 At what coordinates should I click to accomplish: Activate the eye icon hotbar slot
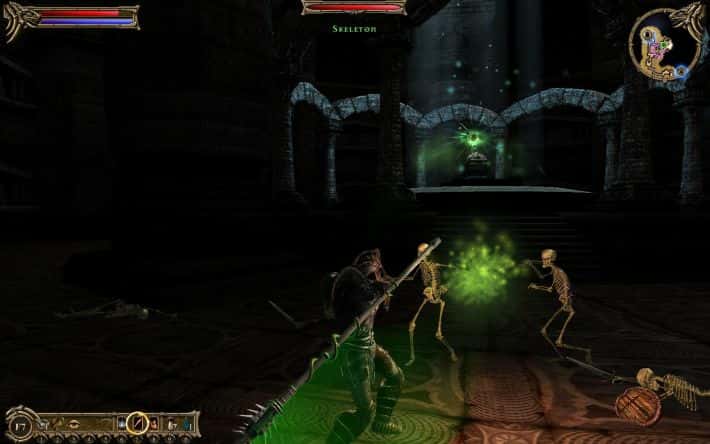coord(74,424)
